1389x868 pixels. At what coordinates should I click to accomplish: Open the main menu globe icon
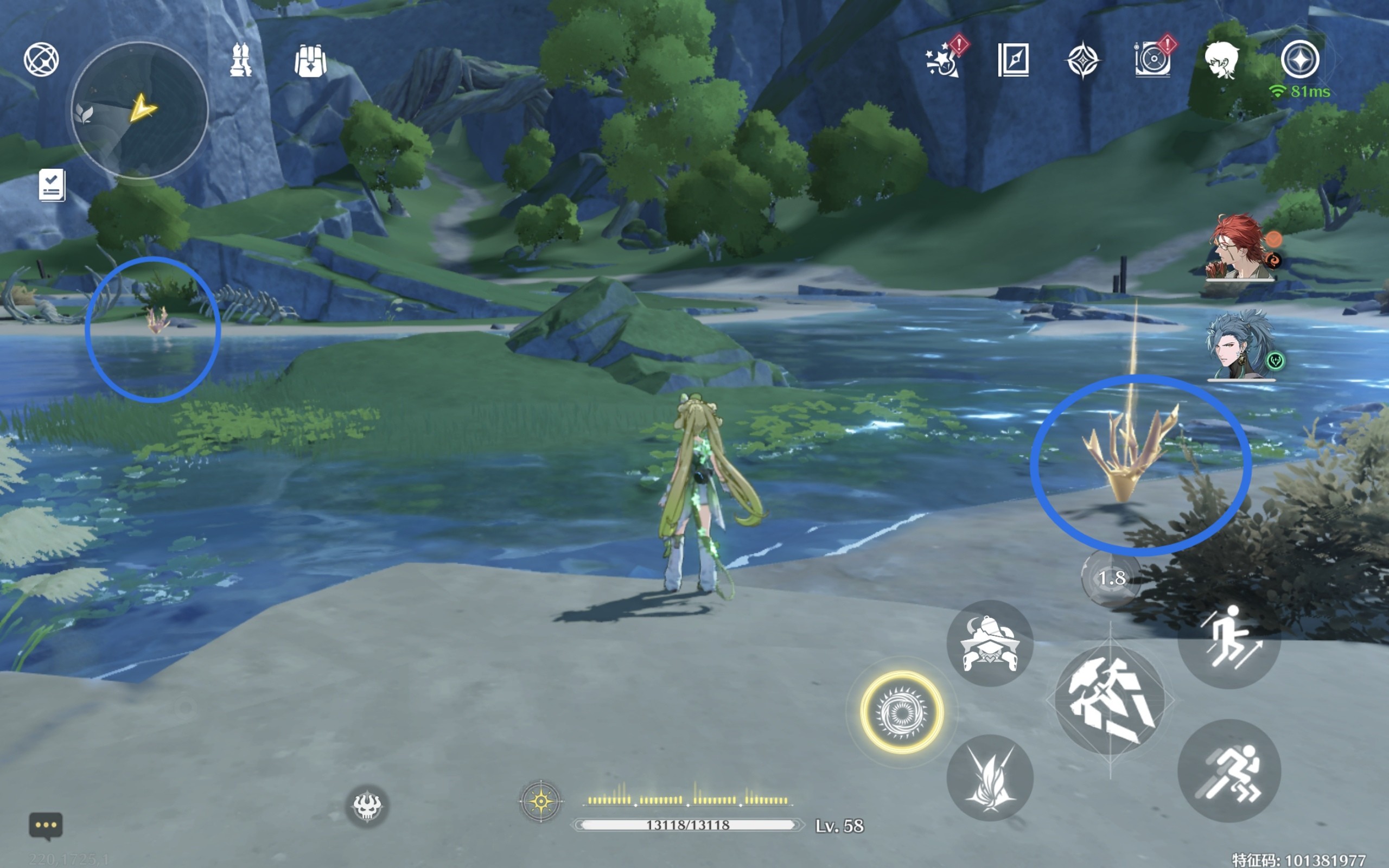41,59
